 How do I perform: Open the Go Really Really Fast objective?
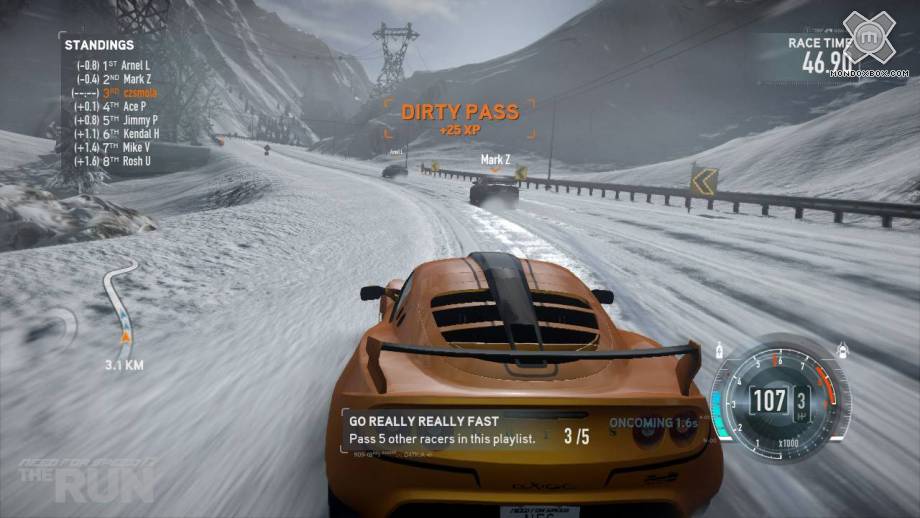(x=470, y=430)
